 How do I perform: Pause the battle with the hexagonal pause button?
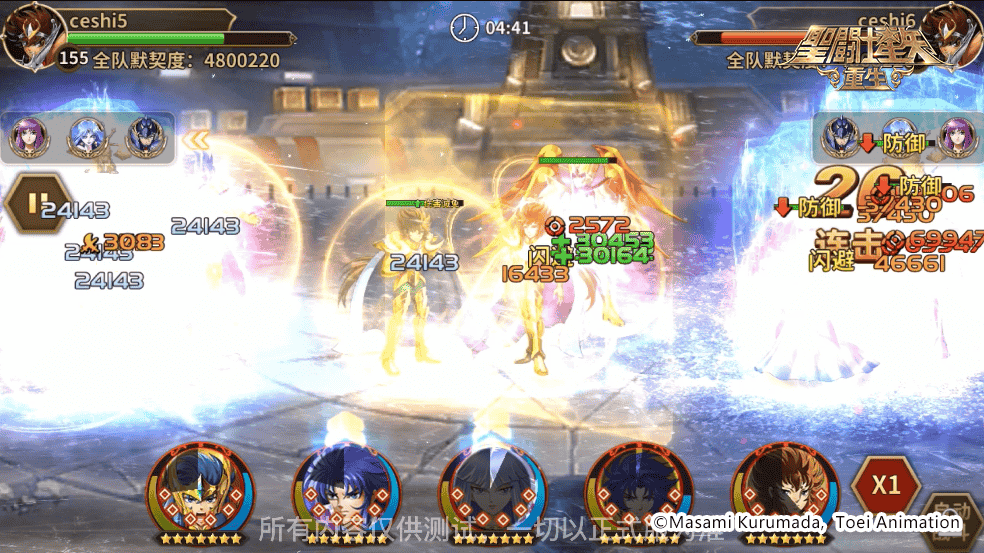click(36, 204)
